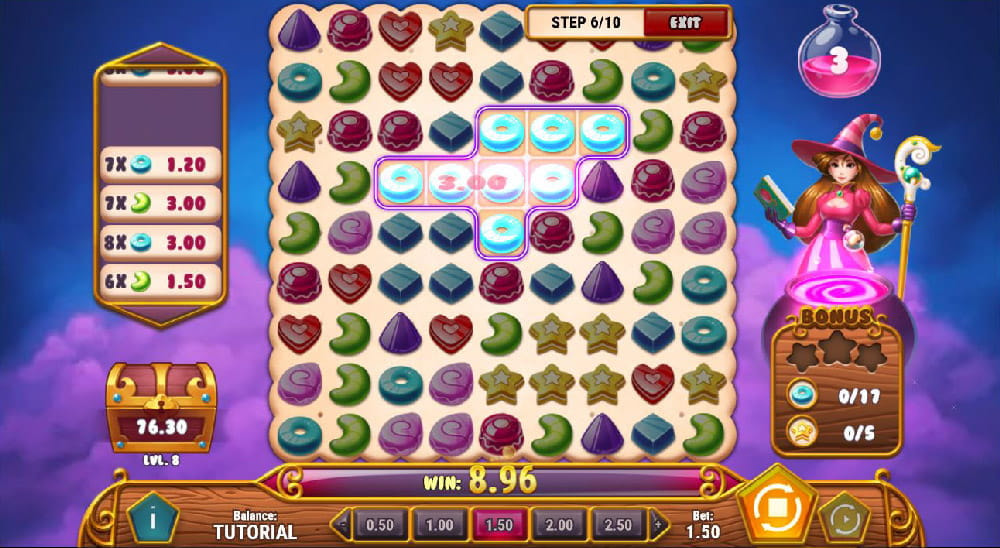Image resolution: width=1000 pixels, height=548 pixels.
Task: Choose the 1.00 bet value
Action: click(x=438, y=525)
